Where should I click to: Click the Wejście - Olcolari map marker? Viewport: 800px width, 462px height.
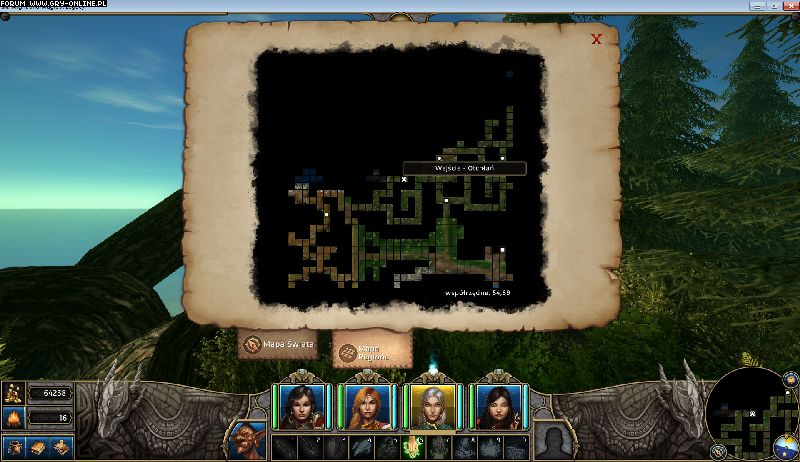coord(404,179)
